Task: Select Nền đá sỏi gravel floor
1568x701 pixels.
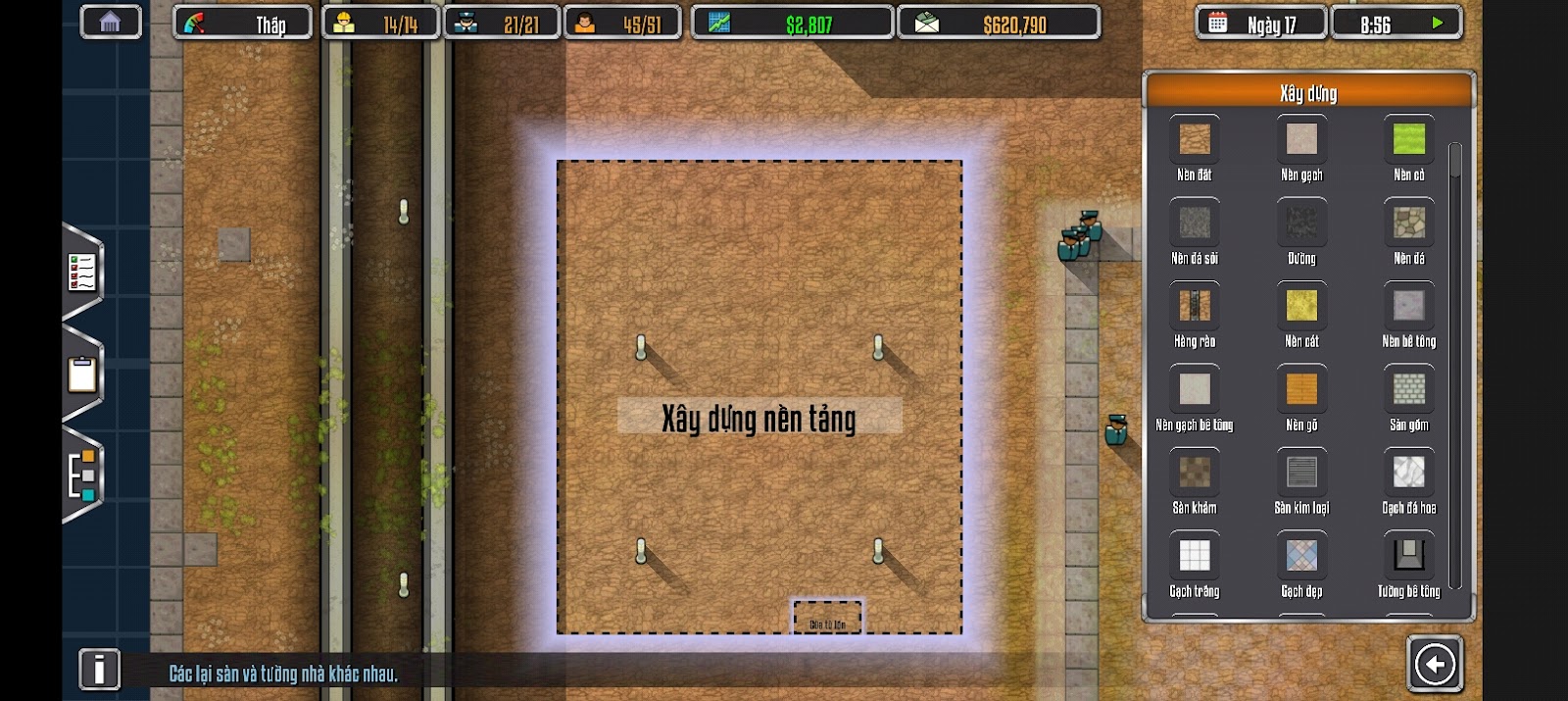Action: (x=1194, y=223)
